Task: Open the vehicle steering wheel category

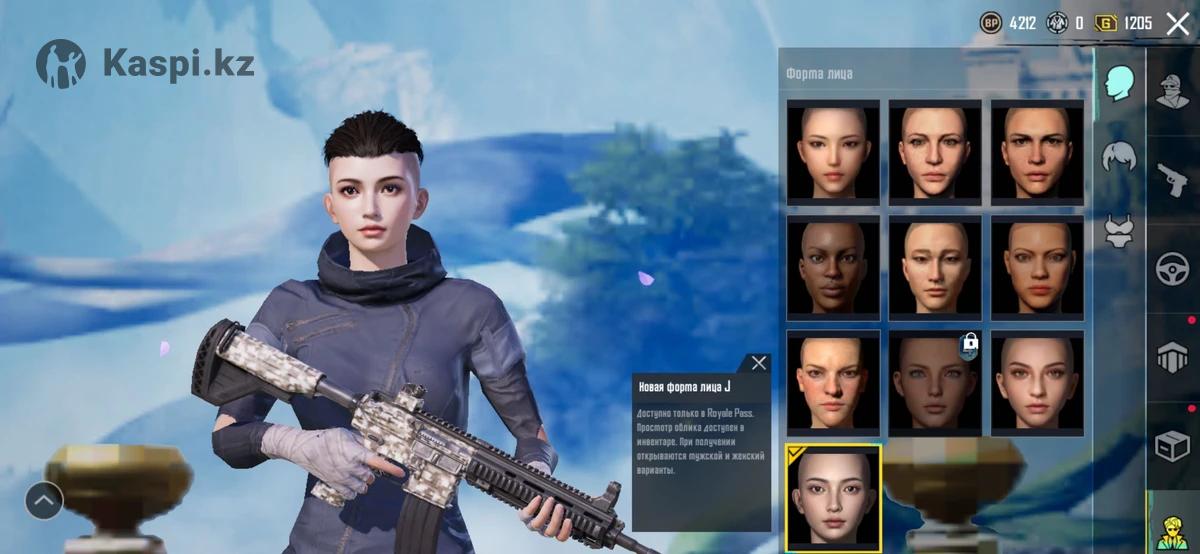Action: (1173, 268)
